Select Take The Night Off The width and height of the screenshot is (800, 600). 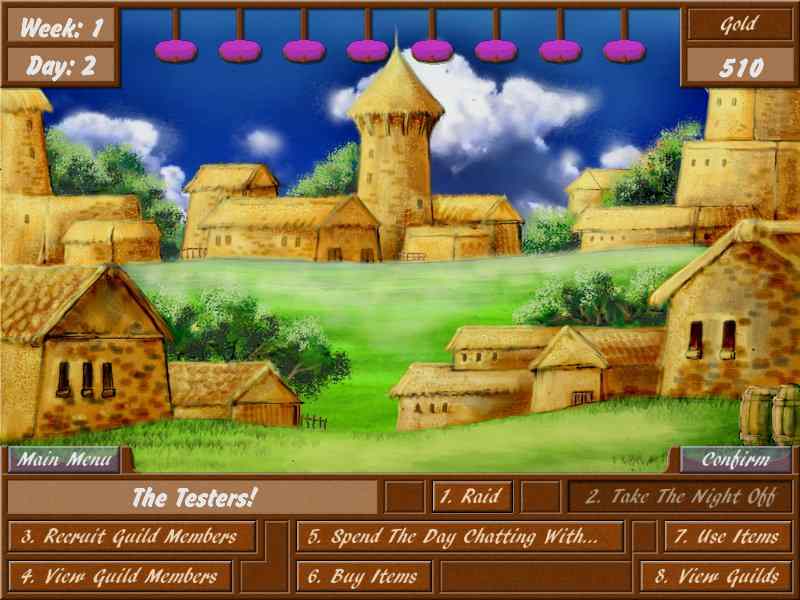pos(679,496)
